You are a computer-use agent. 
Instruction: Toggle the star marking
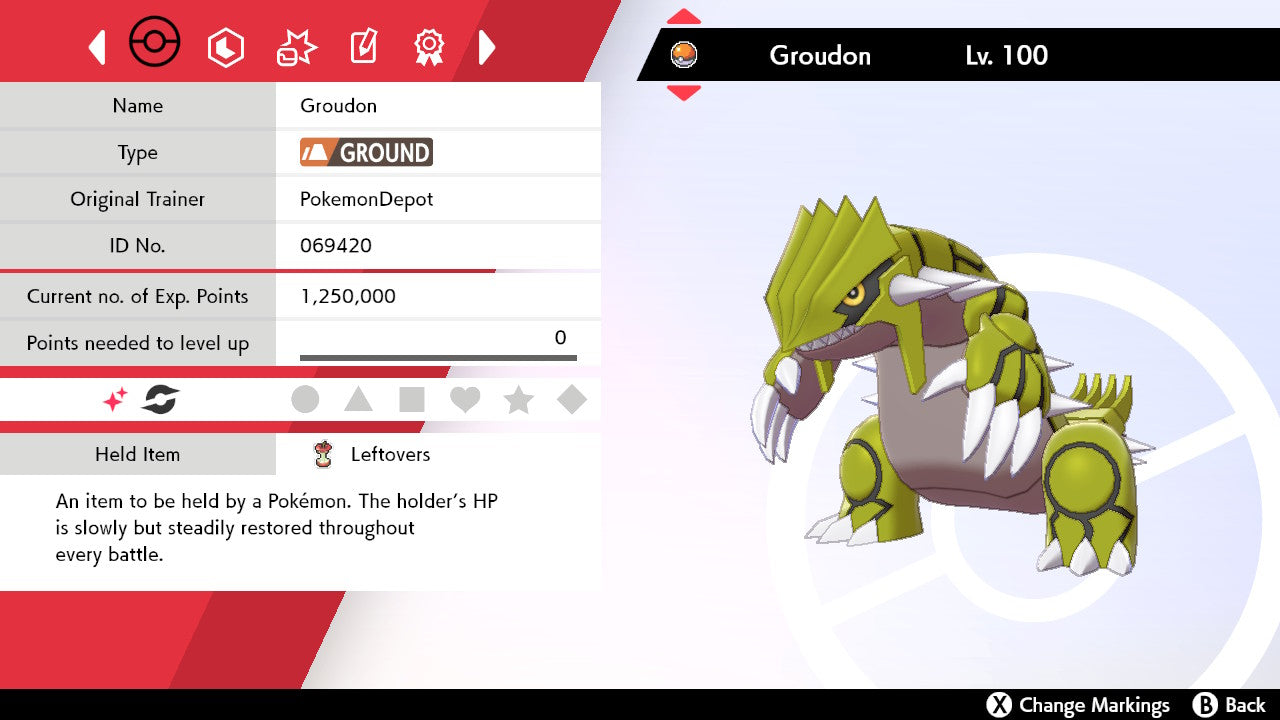click(x=518, y=400)
